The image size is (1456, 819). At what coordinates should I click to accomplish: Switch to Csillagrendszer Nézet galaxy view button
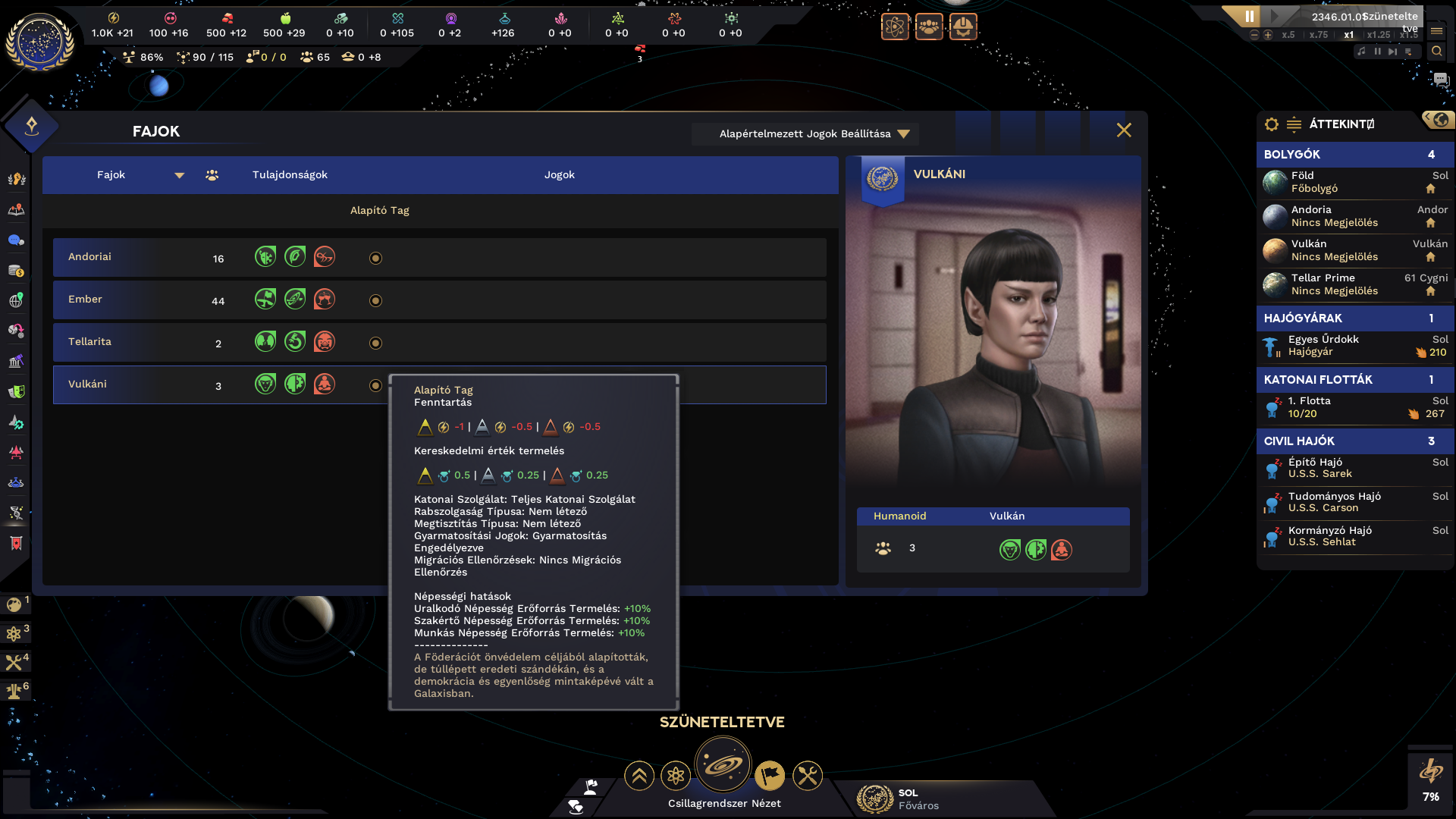coord(723,766)
